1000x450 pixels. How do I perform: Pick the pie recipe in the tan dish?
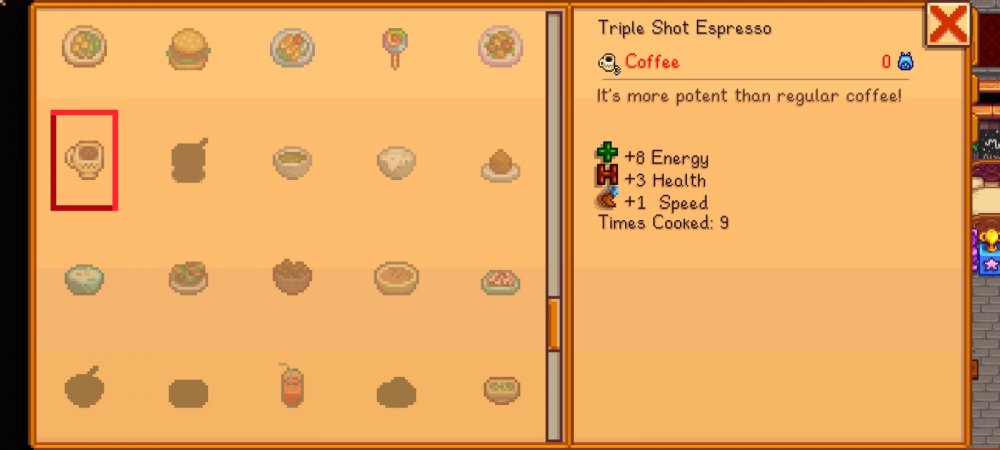click(x=396, y=277)
